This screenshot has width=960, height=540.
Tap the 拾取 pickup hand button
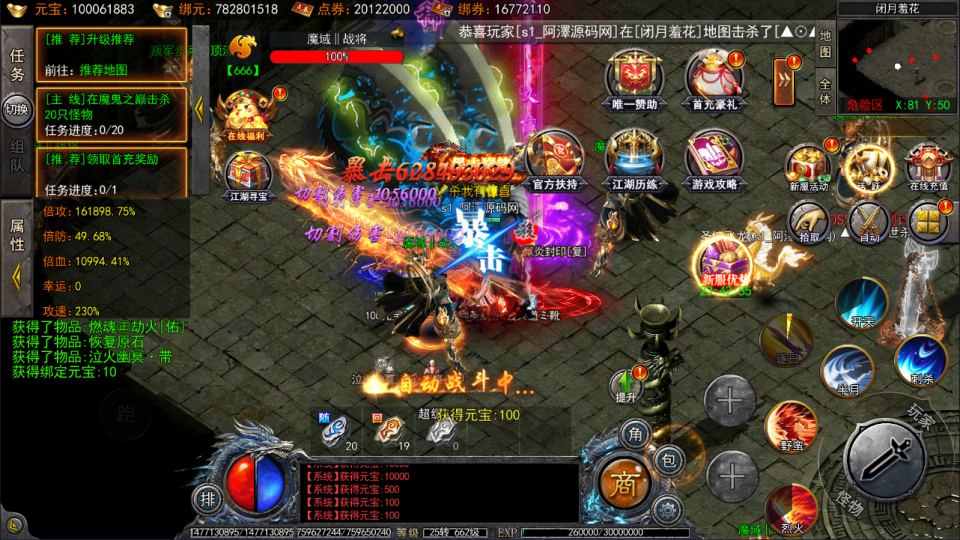[808, 220]
